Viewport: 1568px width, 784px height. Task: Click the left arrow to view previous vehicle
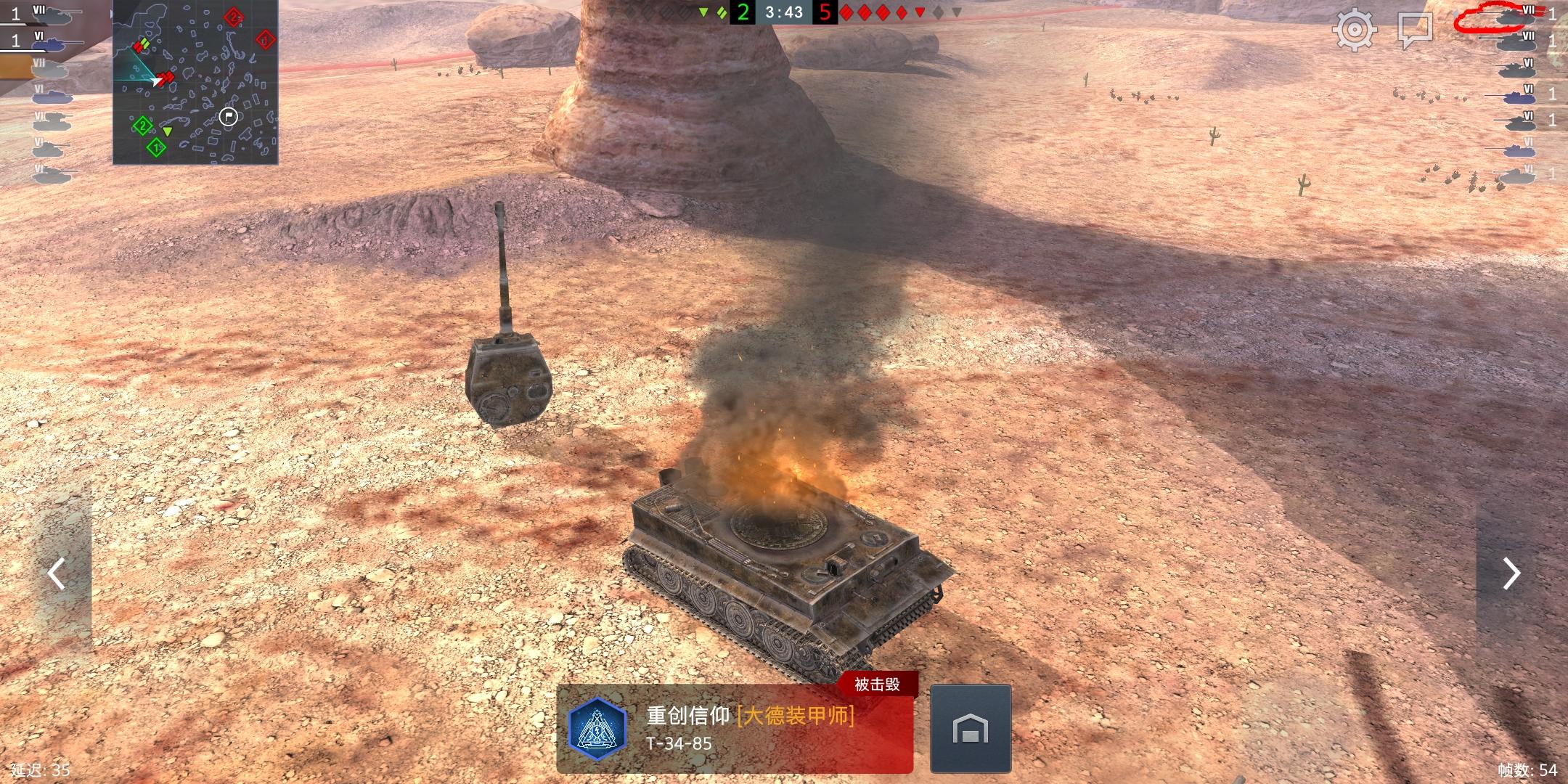[55, 573]
